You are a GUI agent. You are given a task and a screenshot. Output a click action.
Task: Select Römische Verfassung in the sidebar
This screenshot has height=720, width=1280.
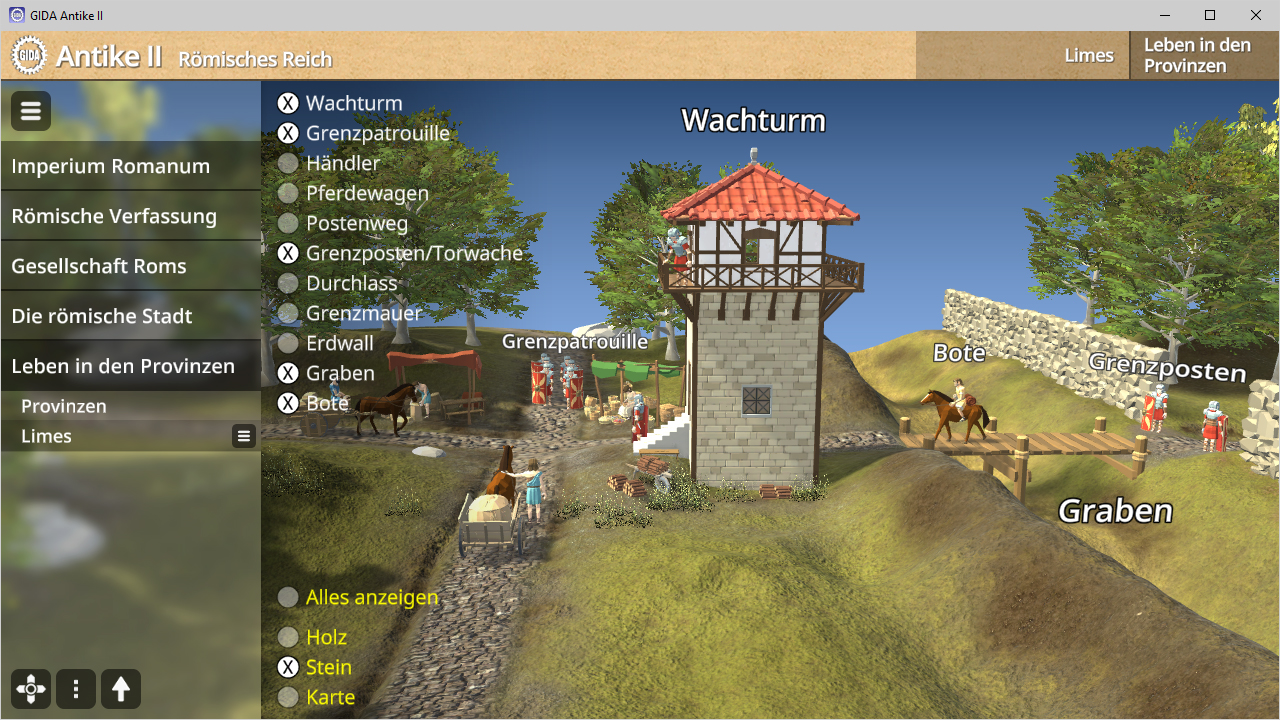pyautogui.click(x=114, y=216)
